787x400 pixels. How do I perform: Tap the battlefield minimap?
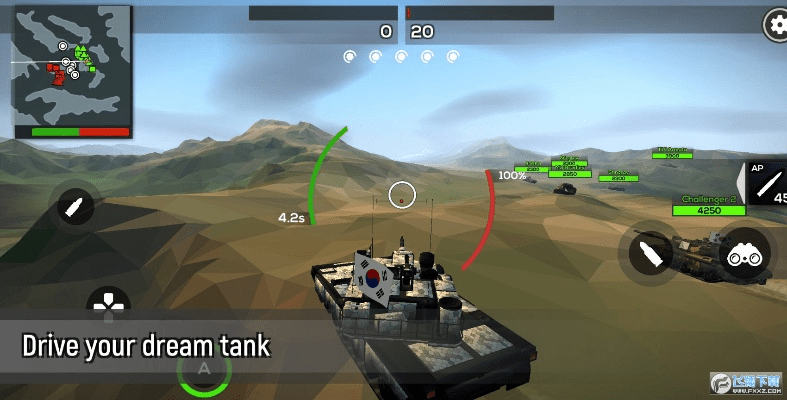click(x=71, y=71)
